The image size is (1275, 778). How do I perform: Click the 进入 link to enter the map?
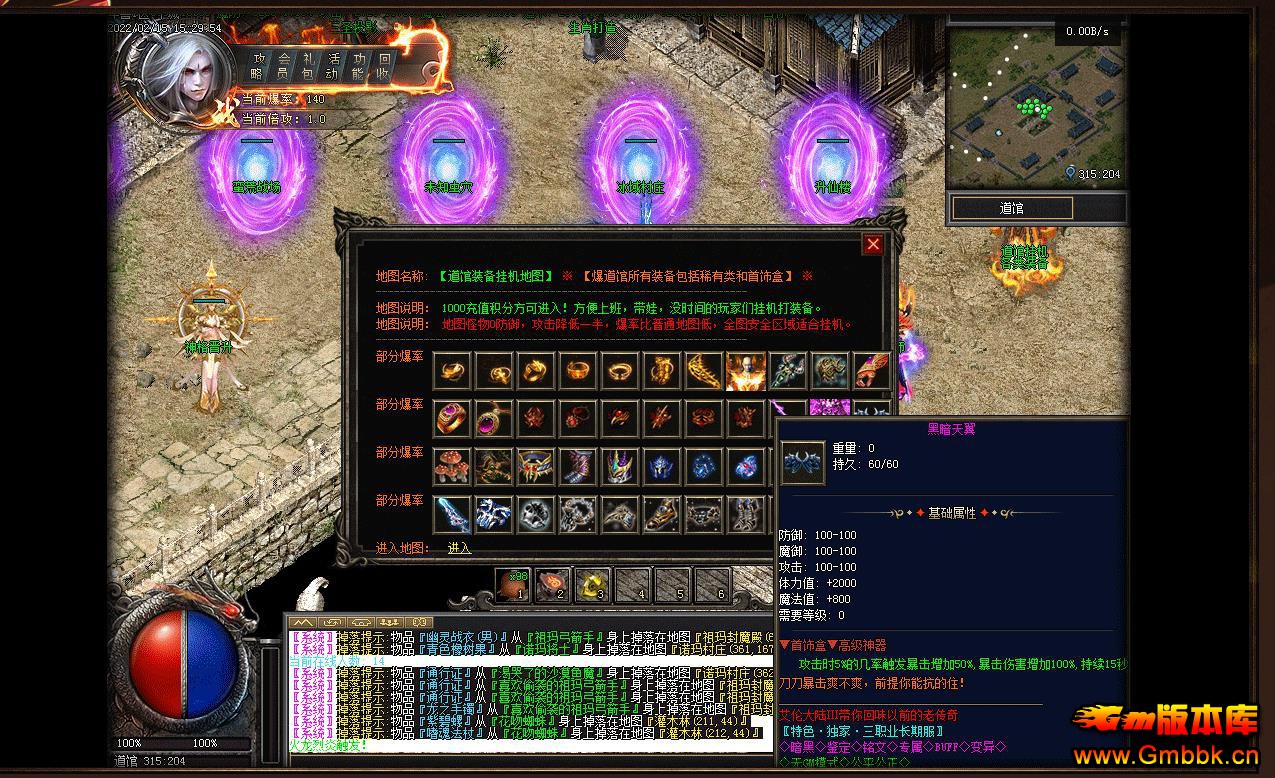pos(459,548)
